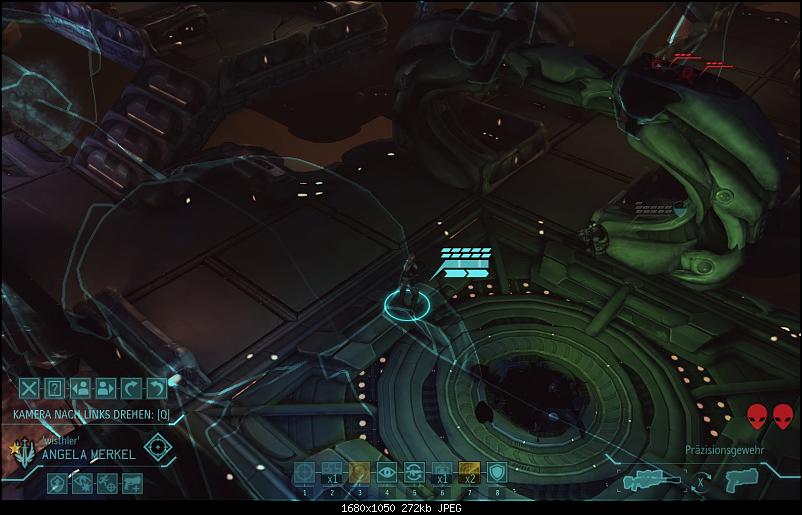
Task: Select the pistol perk icon under soldier name
Action: (131, 484)
